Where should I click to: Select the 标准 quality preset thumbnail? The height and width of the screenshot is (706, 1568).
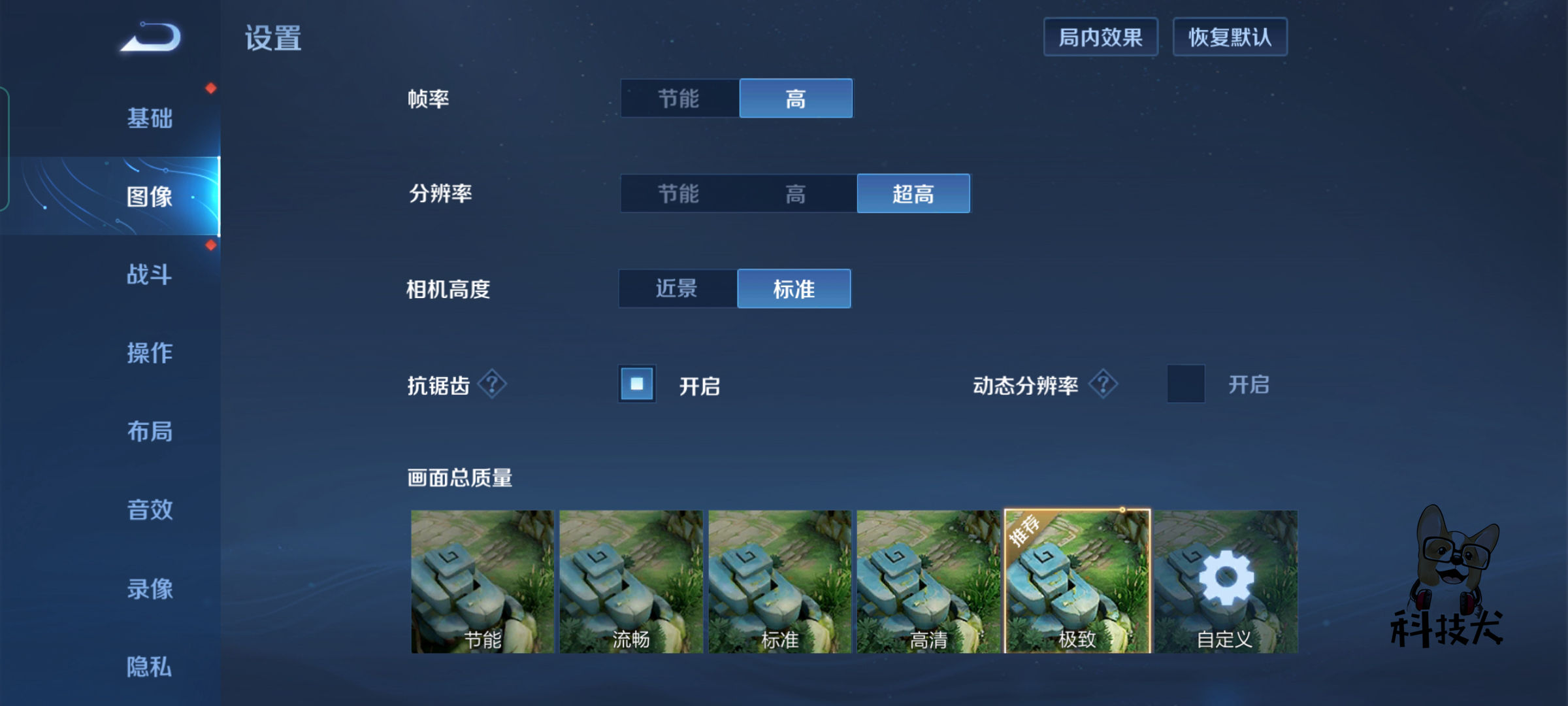pos(777,579)
